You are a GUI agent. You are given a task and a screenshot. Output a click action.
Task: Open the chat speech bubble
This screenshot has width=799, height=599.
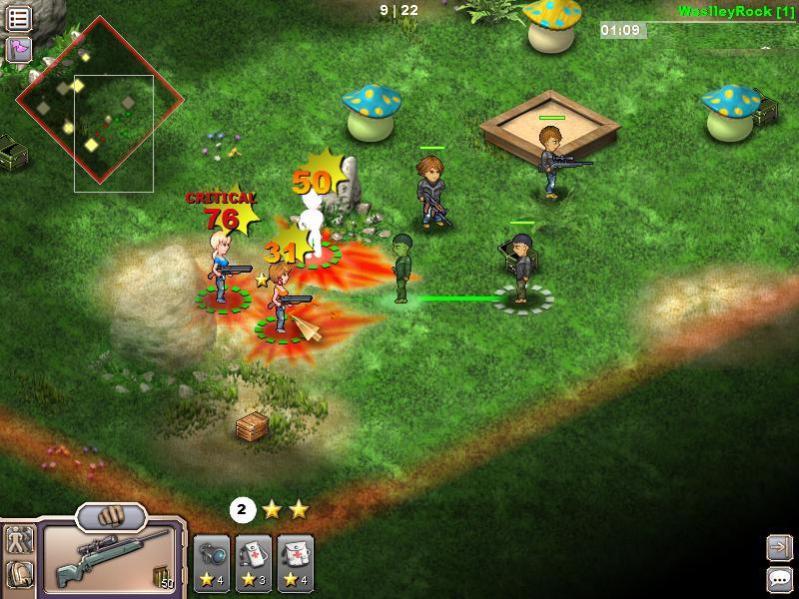(779, 578)
